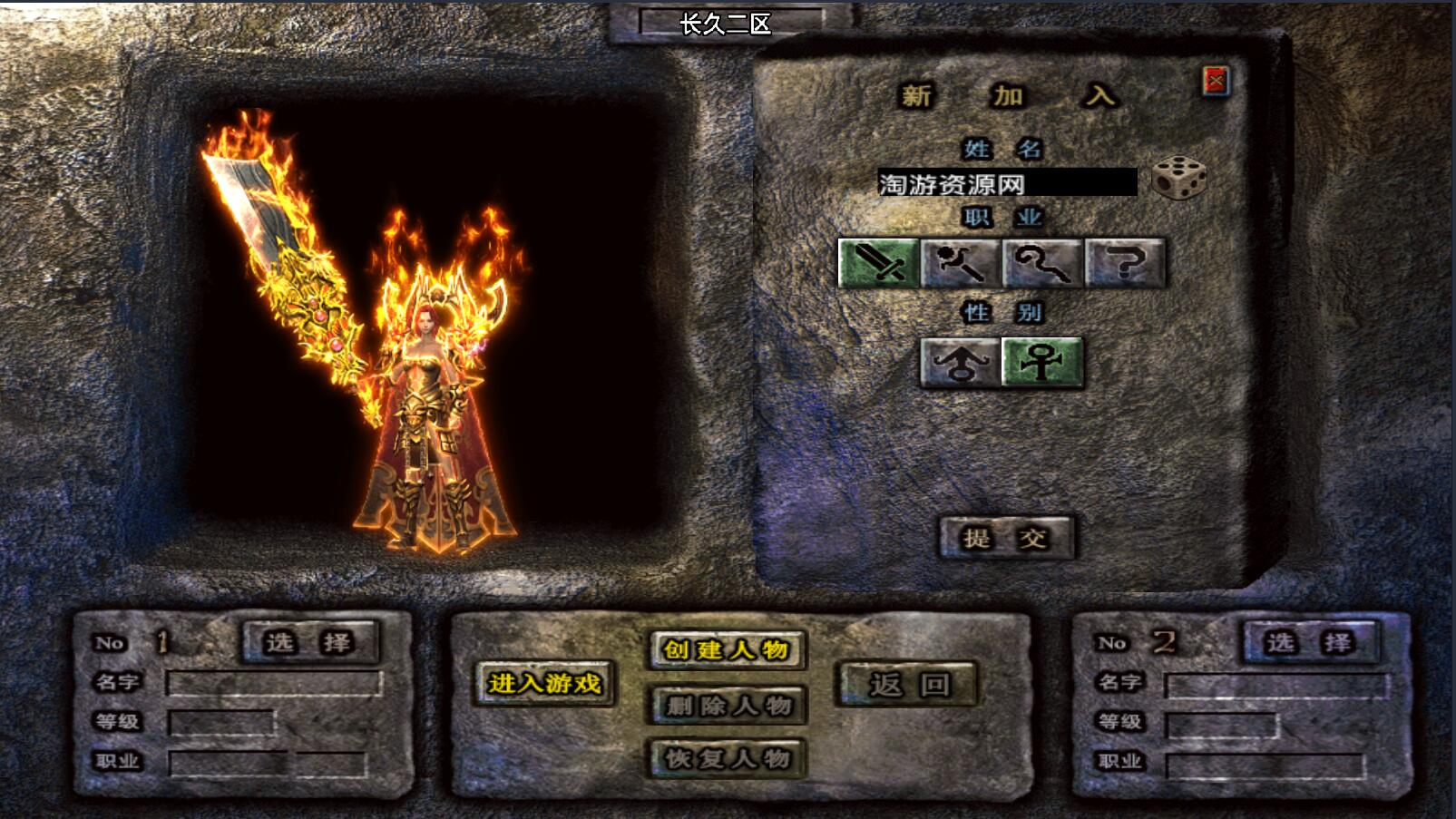Go back with the 返回 button

point(908,684)
